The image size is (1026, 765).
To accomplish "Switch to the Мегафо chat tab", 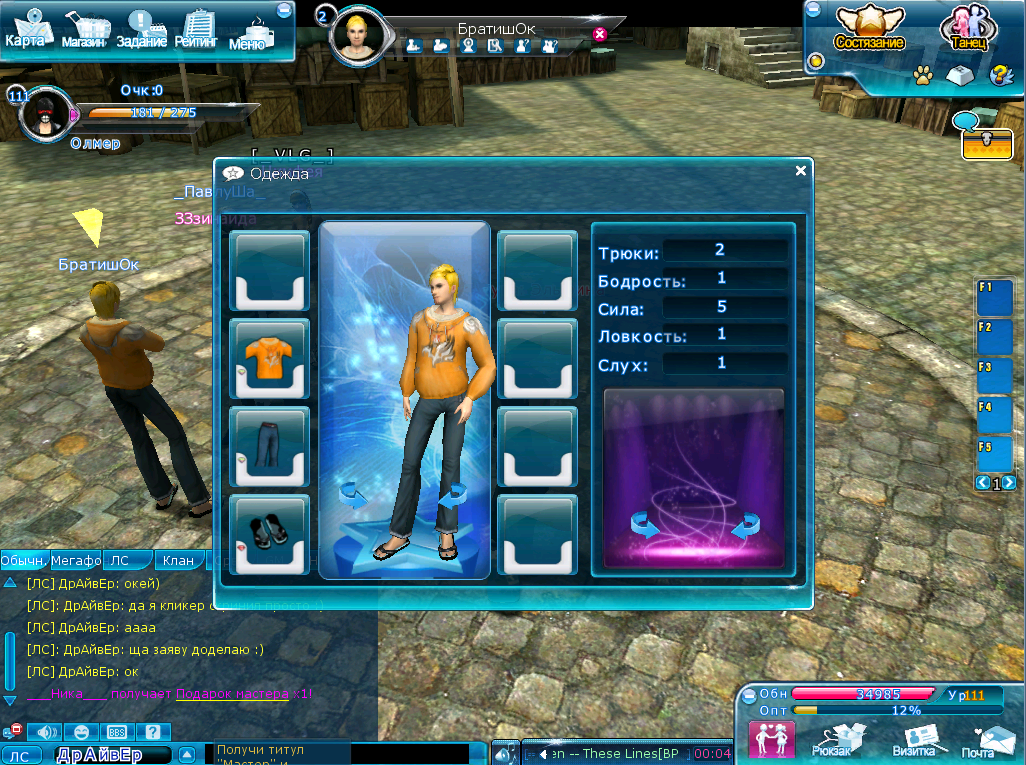I will click(x=76, y=561).
